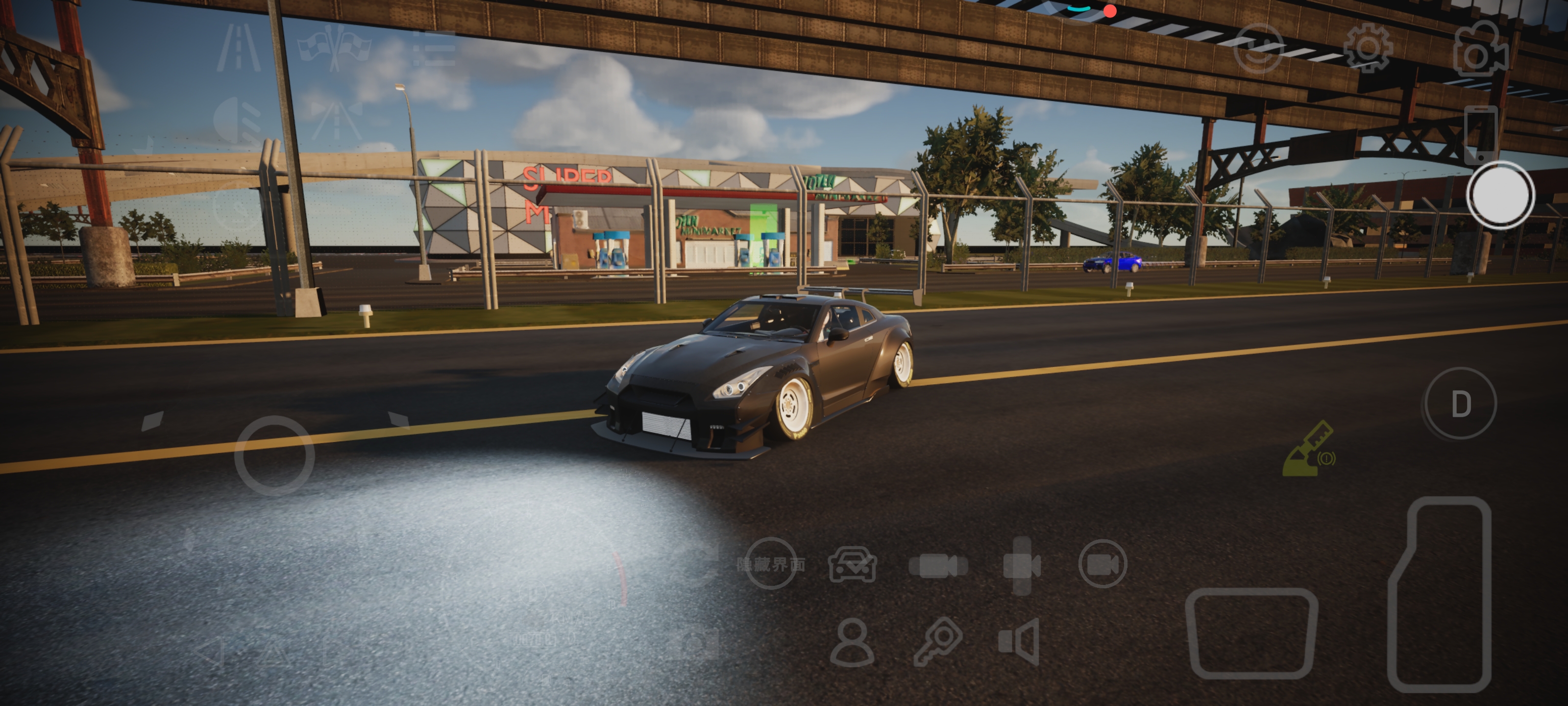
Task: Open the player profile silhouette icon
Action: [852, 643]
